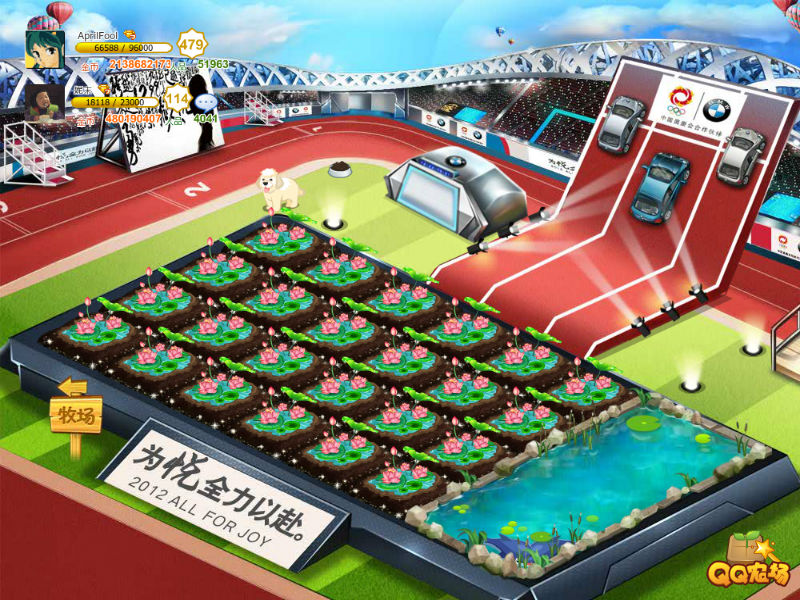The width and height of the screenshot is (800, 600).
Task: Open AprilFool's green-haired avatar profile
Action: tap(45, 50)
